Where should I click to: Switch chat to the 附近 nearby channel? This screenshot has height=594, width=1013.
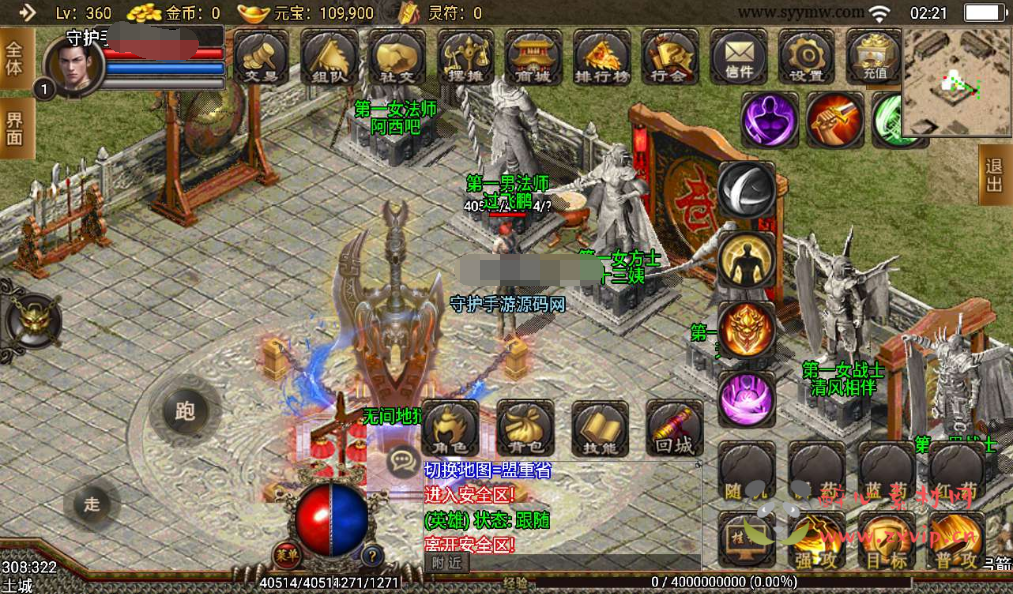click(x=448, y=562)
